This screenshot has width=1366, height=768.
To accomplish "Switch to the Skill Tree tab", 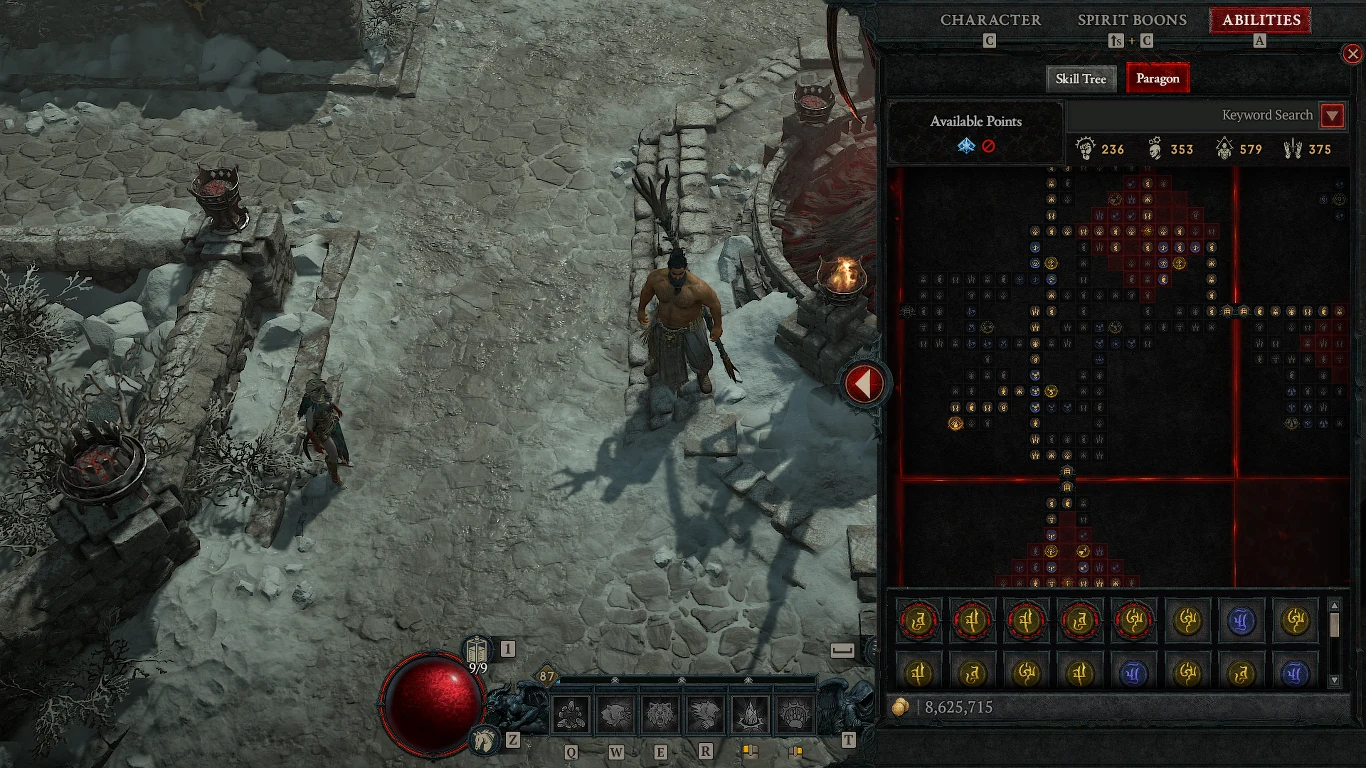I will pos(1081,78).
